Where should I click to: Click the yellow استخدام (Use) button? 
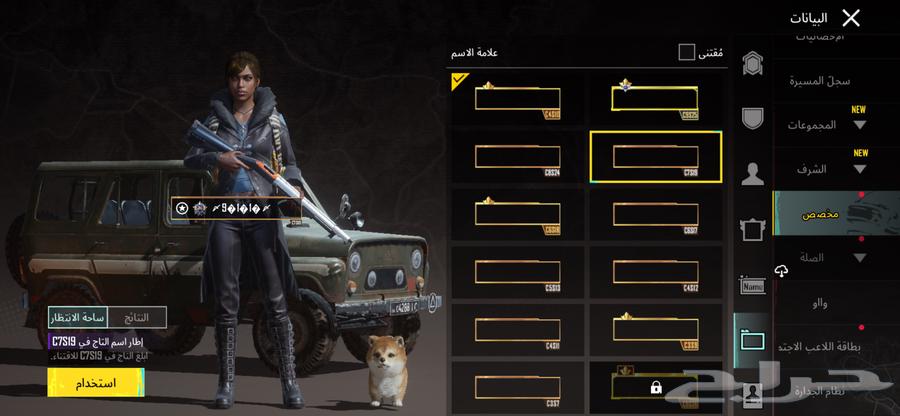tap(95, 383)
